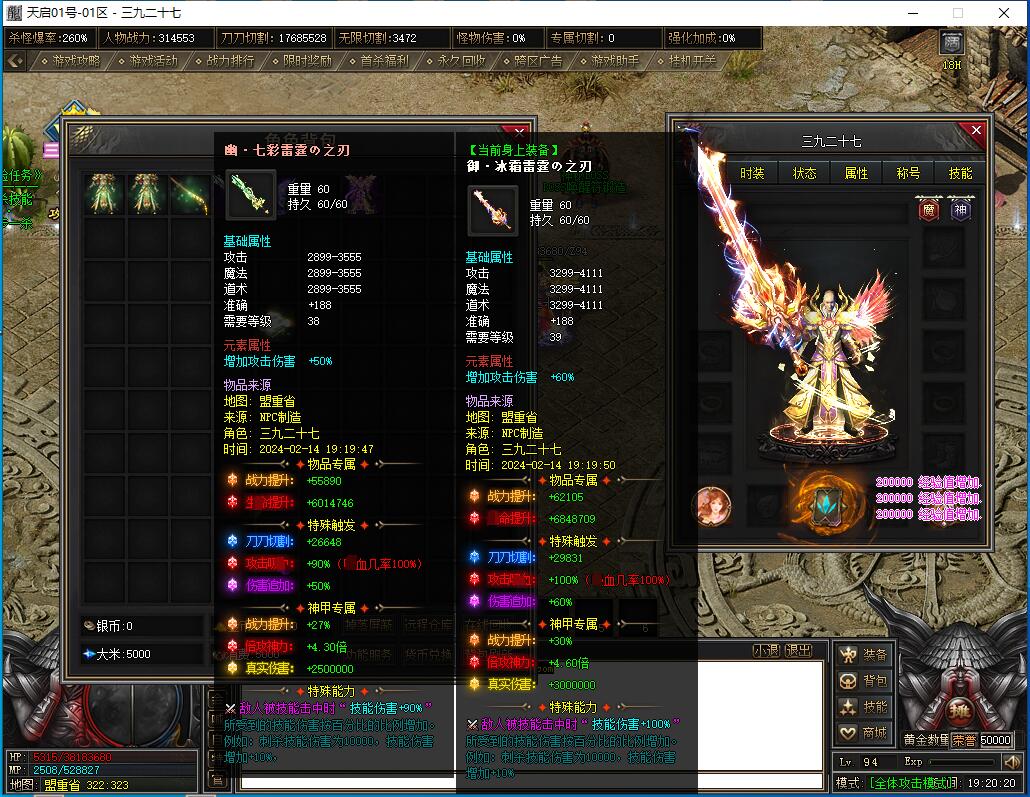
Task: Open the 商城 shop button
Action: click(864, 733)
